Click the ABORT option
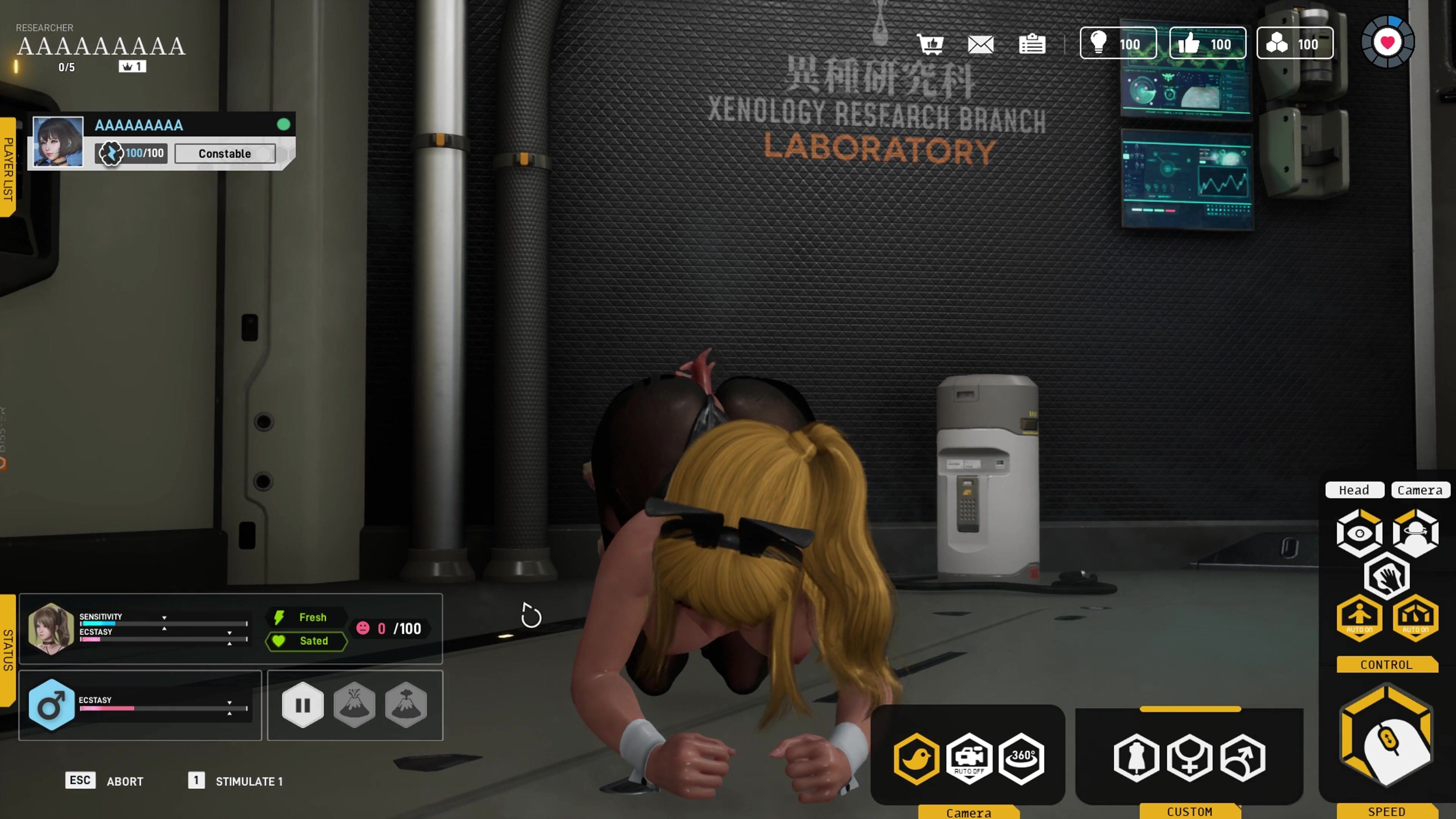This screenshot has width=1456, height=819. 125,781
